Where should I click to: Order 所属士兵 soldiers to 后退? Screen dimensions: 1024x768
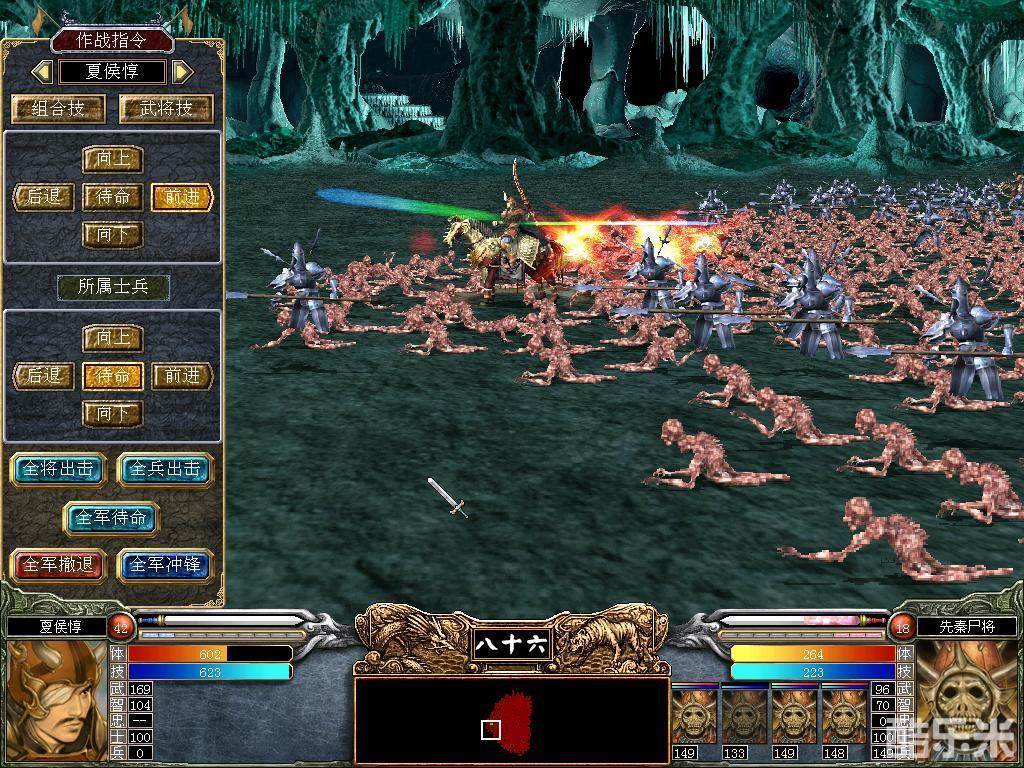44,376
